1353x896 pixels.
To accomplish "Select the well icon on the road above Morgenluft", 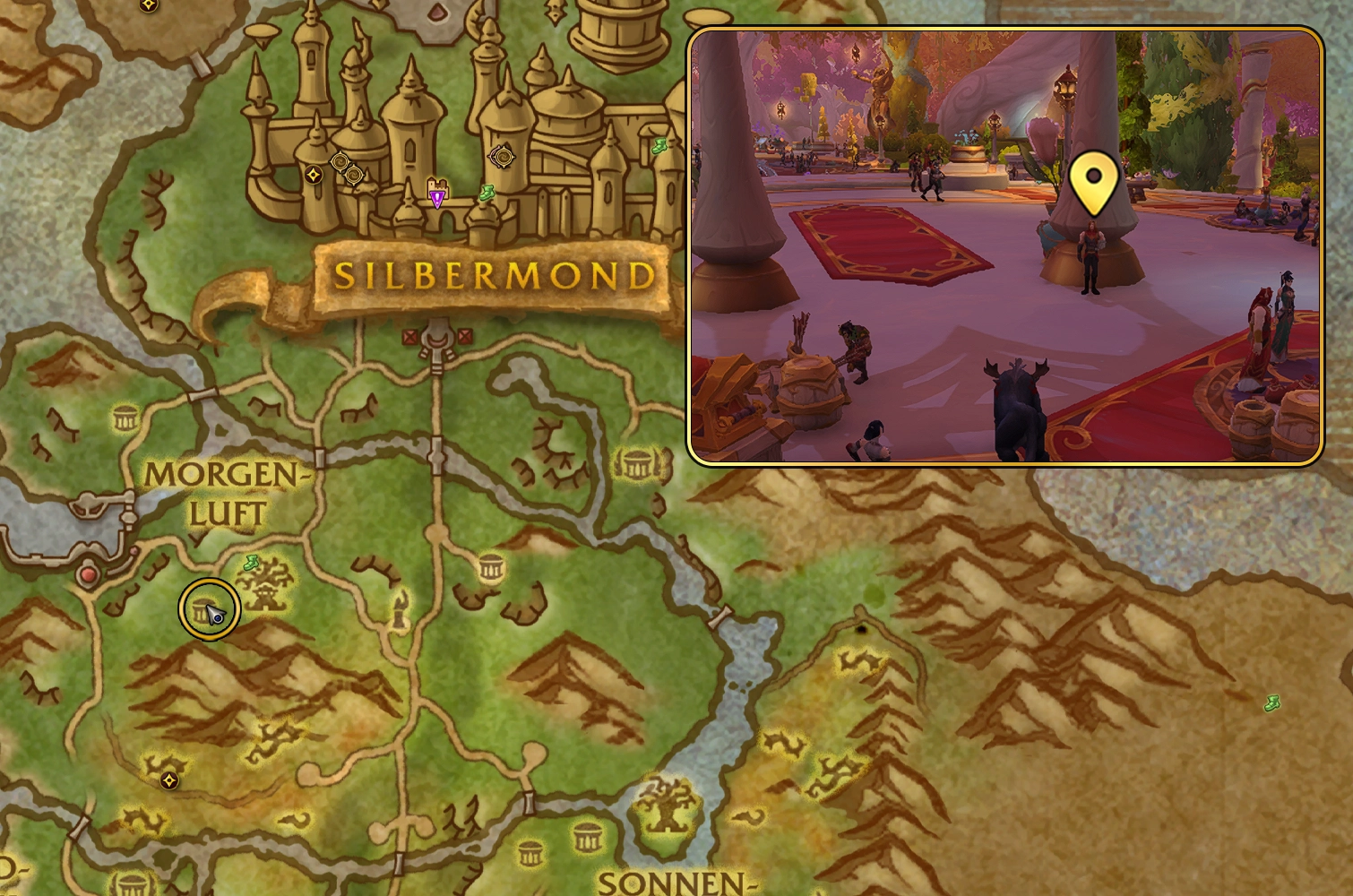I will click(x=125, y=416).
